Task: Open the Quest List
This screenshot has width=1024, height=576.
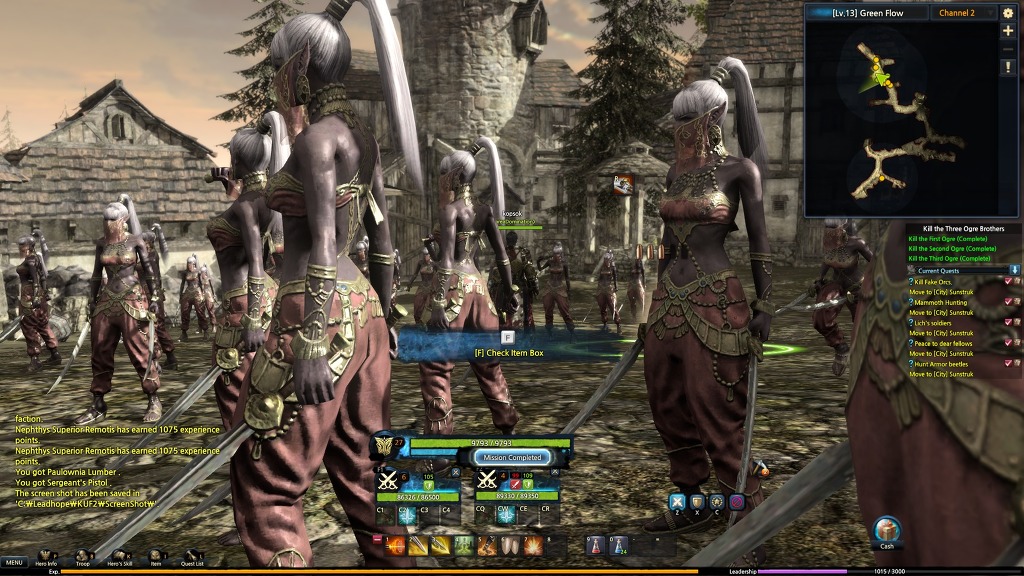Action: [x=191, y=555]
